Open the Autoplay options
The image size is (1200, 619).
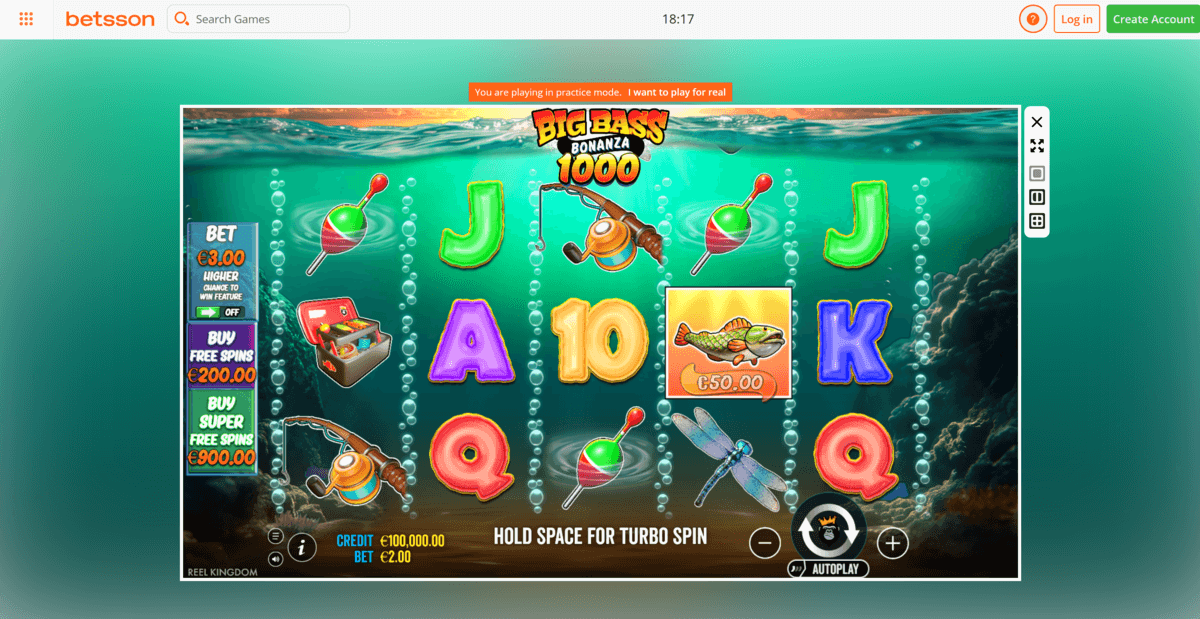828,569
